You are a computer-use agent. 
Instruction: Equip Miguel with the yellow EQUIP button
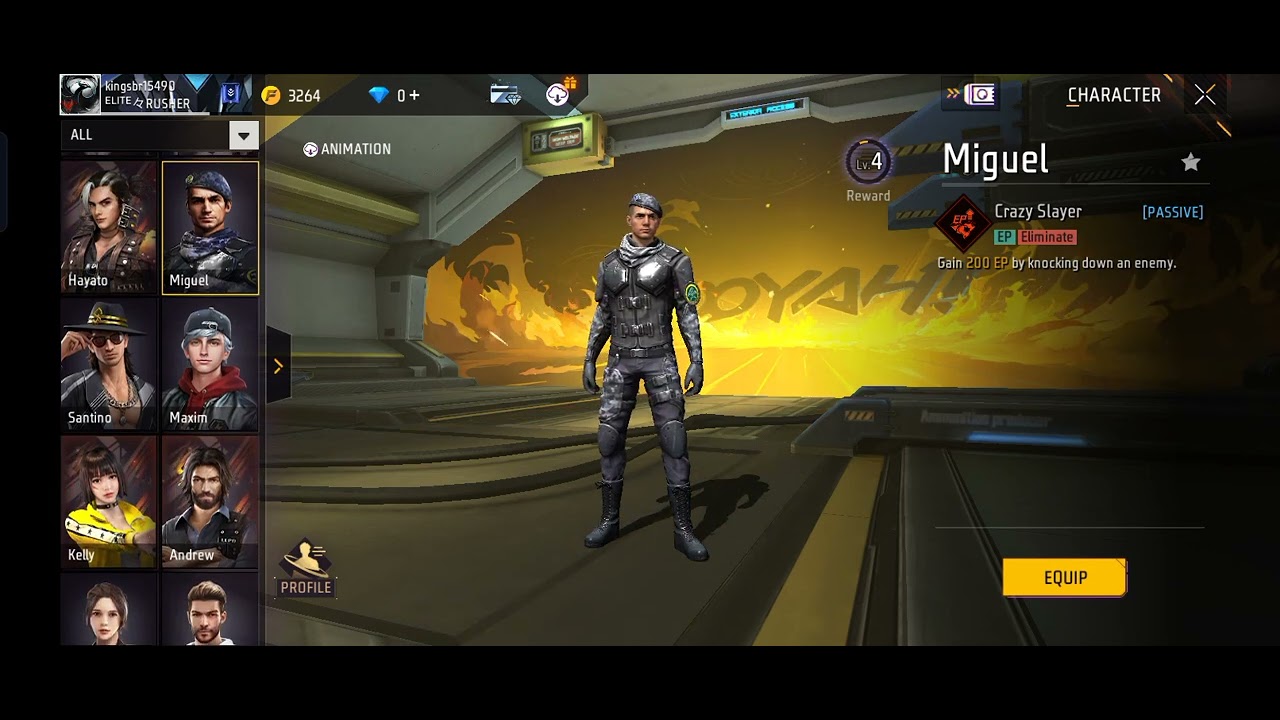pyautogui.click(x=1064, y=578)
